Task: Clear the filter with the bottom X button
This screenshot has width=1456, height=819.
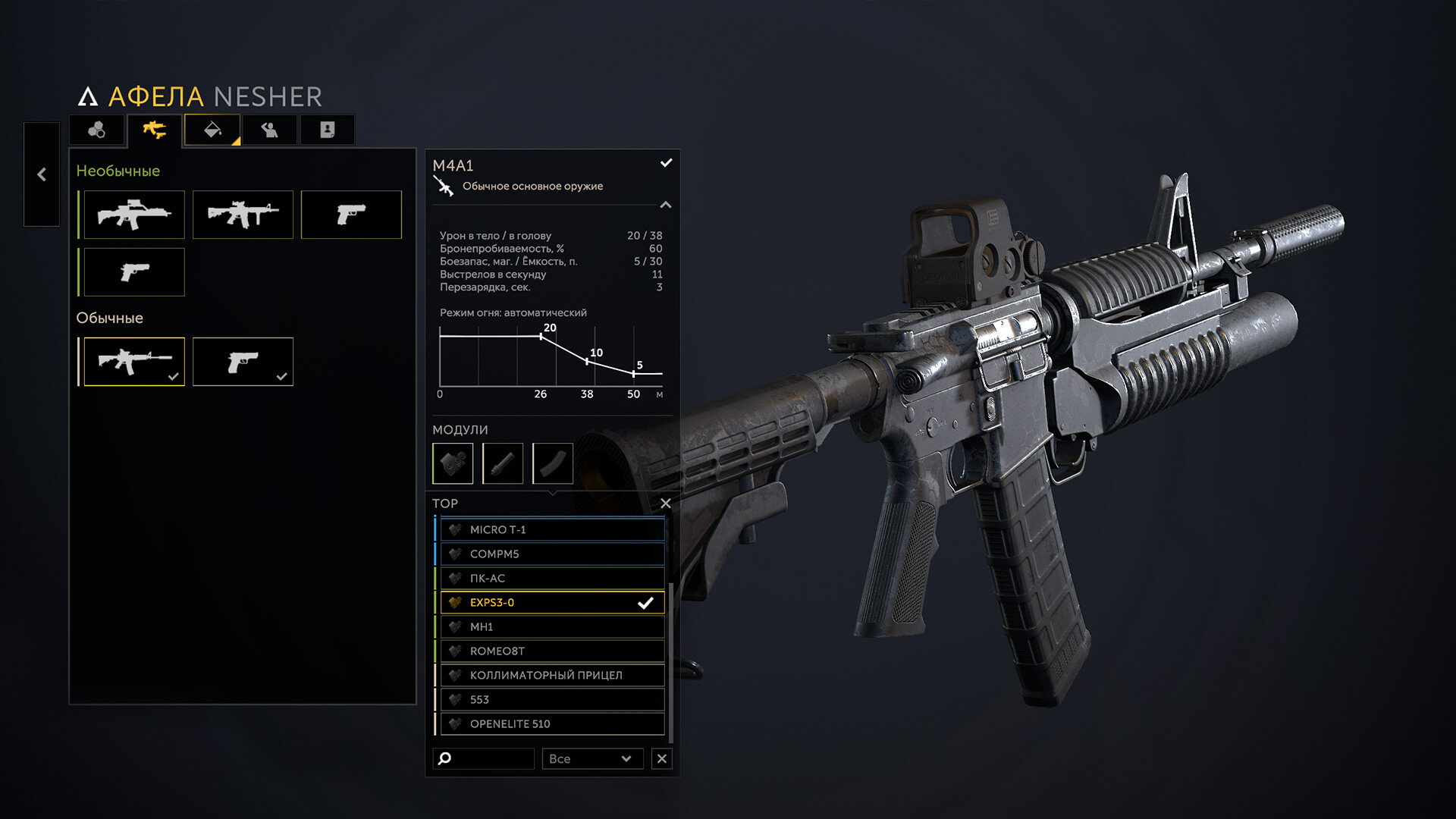Action: (x=662, y=759)
